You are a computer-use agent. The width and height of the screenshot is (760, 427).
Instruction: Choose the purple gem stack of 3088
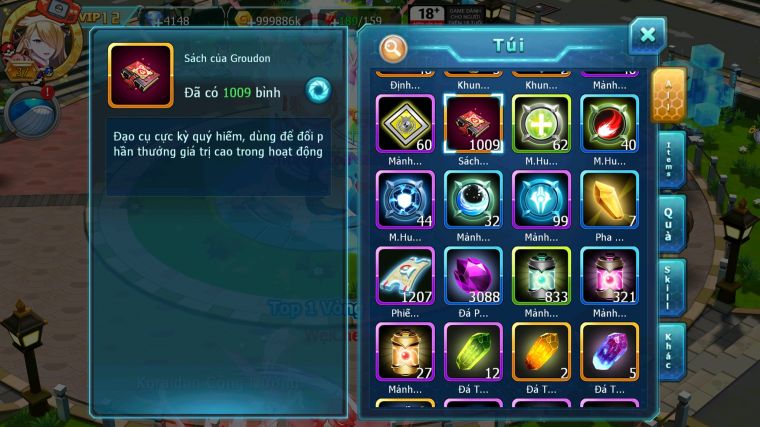tap(473, 275)
